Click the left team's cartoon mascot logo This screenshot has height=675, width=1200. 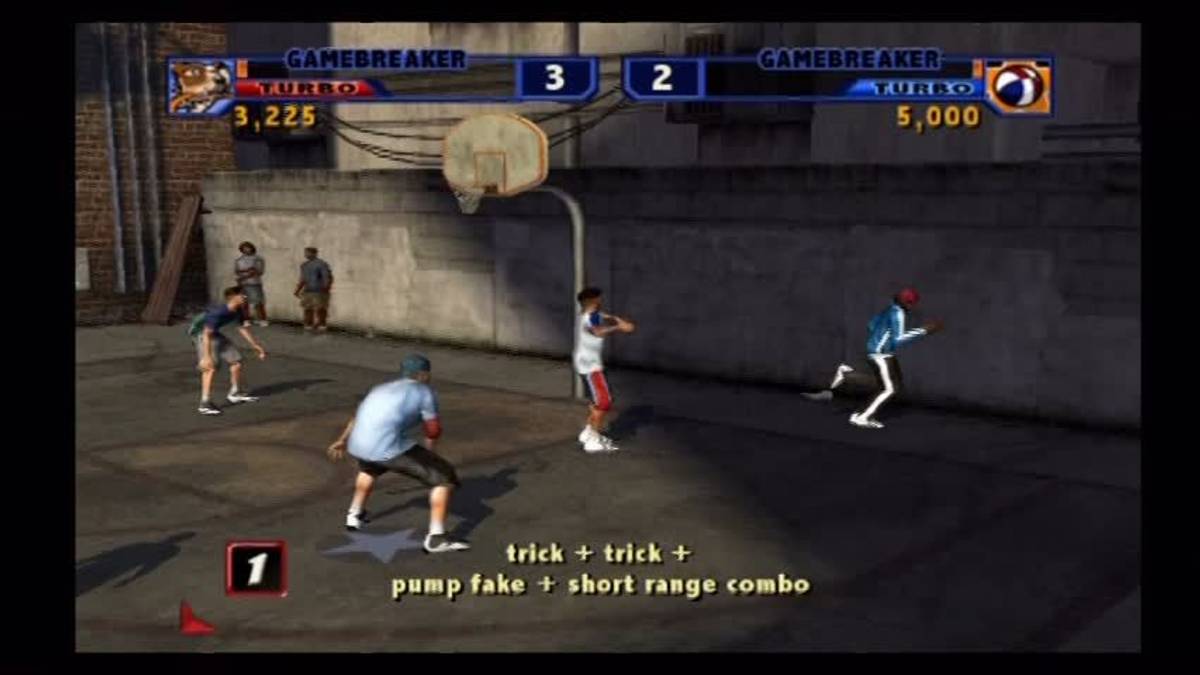point(200,86)
